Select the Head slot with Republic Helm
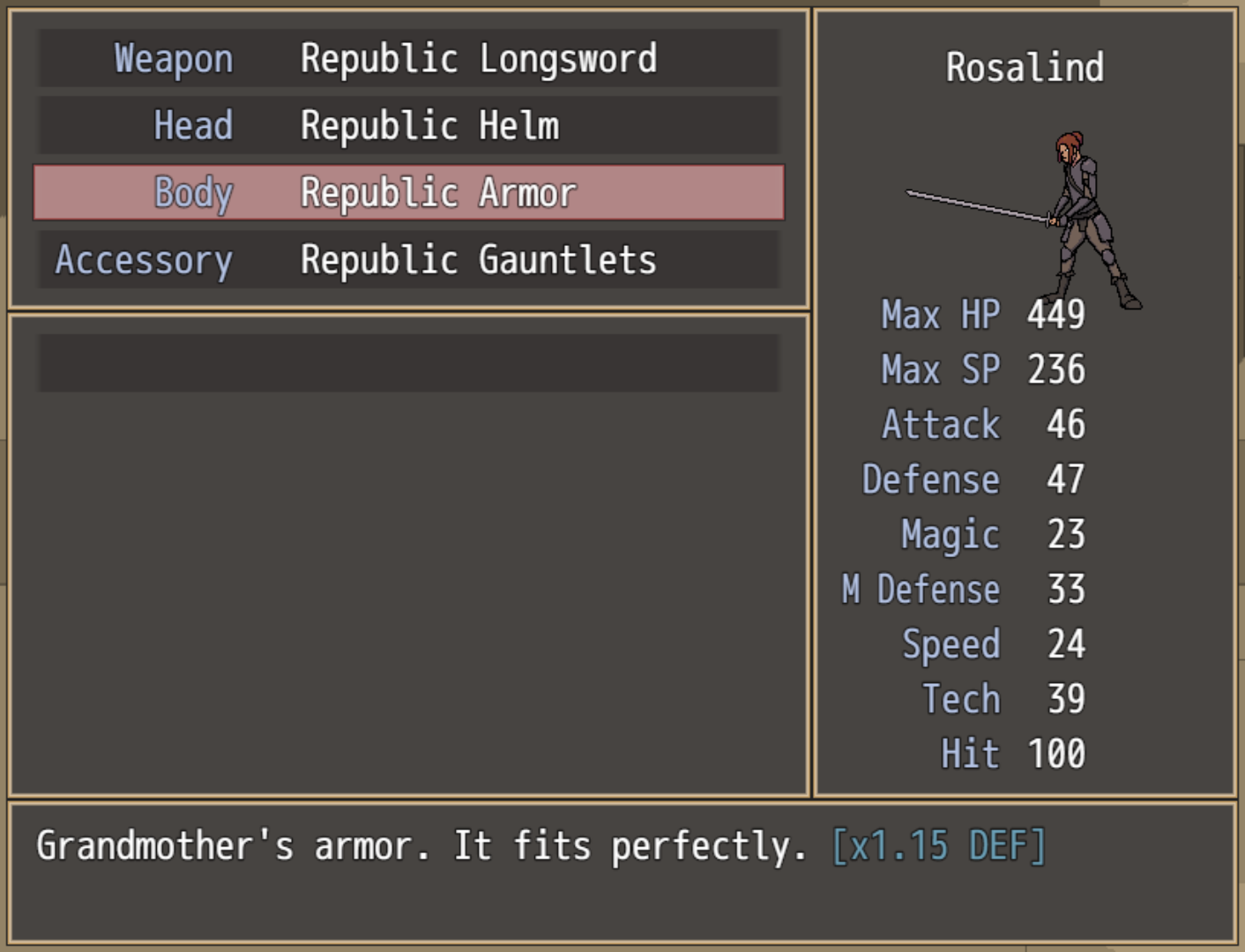1245x952 pixels. tap(406, 125)
